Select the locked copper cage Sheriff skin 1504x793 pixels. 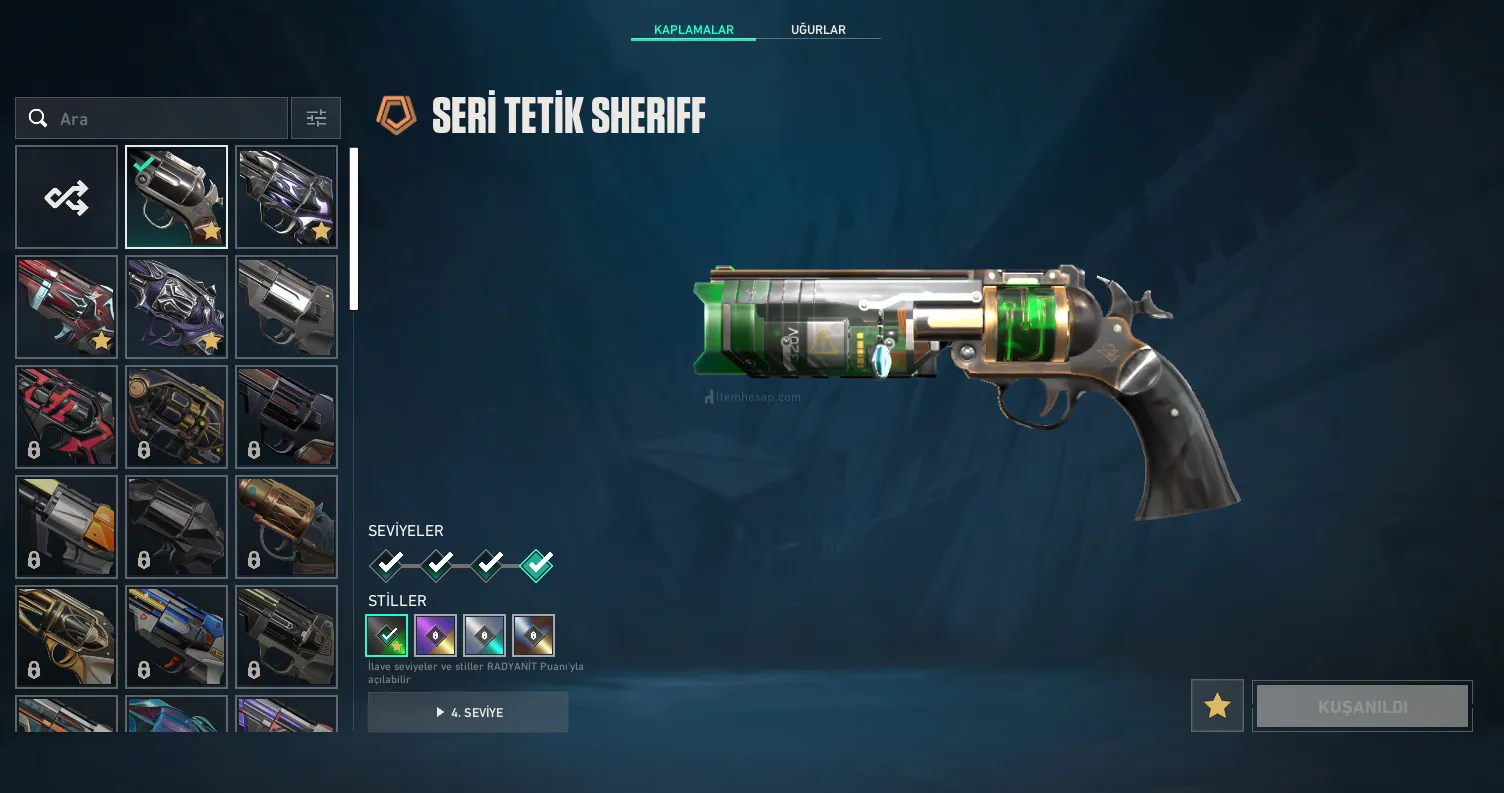click(x=287, y=527)
